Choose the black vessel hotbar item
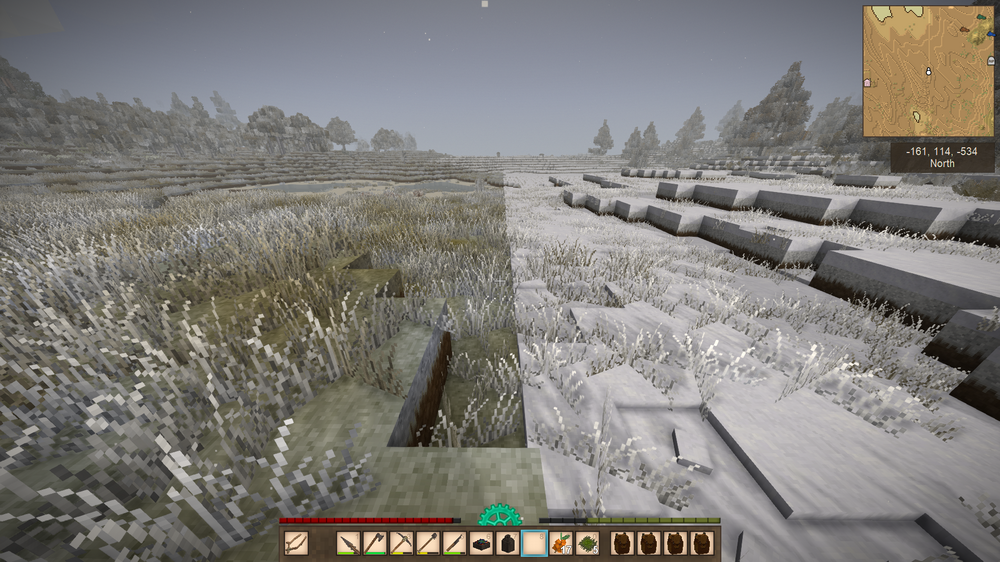Image resolution: width=1000 pixels, height=562 pixels. point(508,543)
